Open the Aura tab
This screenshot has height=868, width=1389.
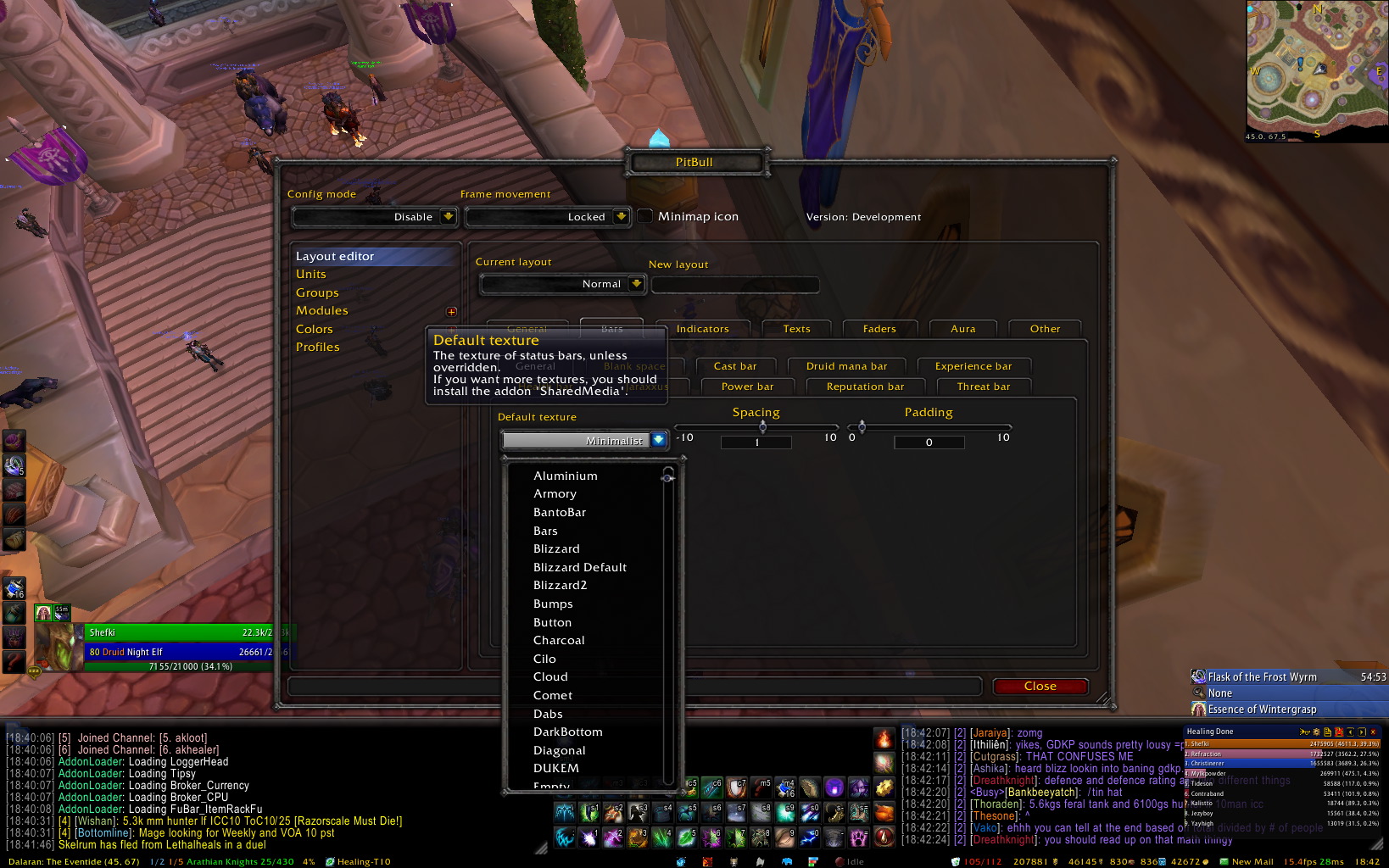click(x=962, y=329)
